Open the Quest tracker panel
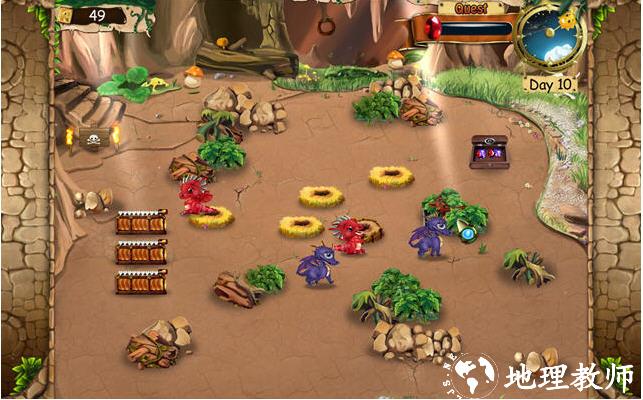This screenshot has width=643, height=400. coord(471,9)
